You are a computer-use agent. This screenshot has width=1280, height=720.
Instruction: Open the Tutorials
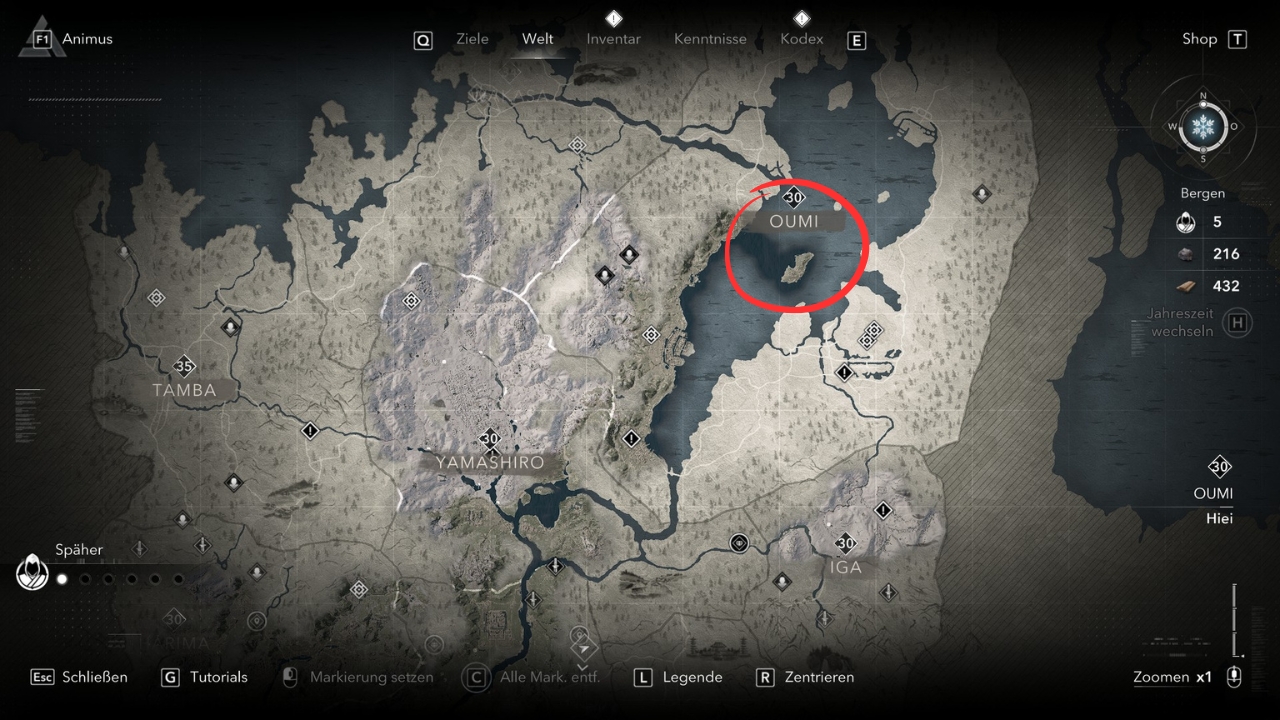tap(218, 677)
